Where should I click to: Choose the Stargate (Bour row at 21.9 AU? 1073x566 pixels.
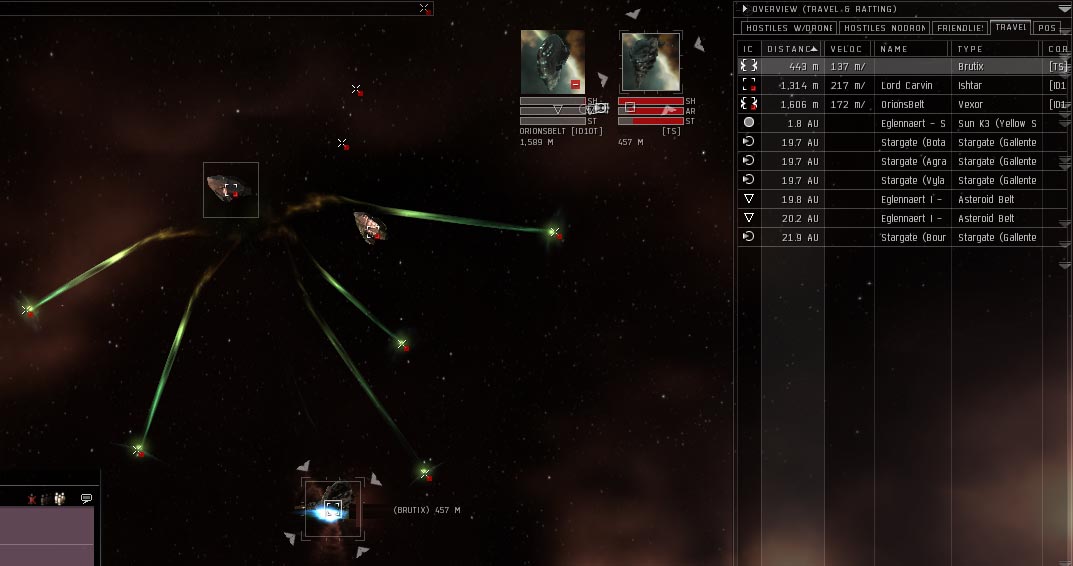[x=900, y=237]
